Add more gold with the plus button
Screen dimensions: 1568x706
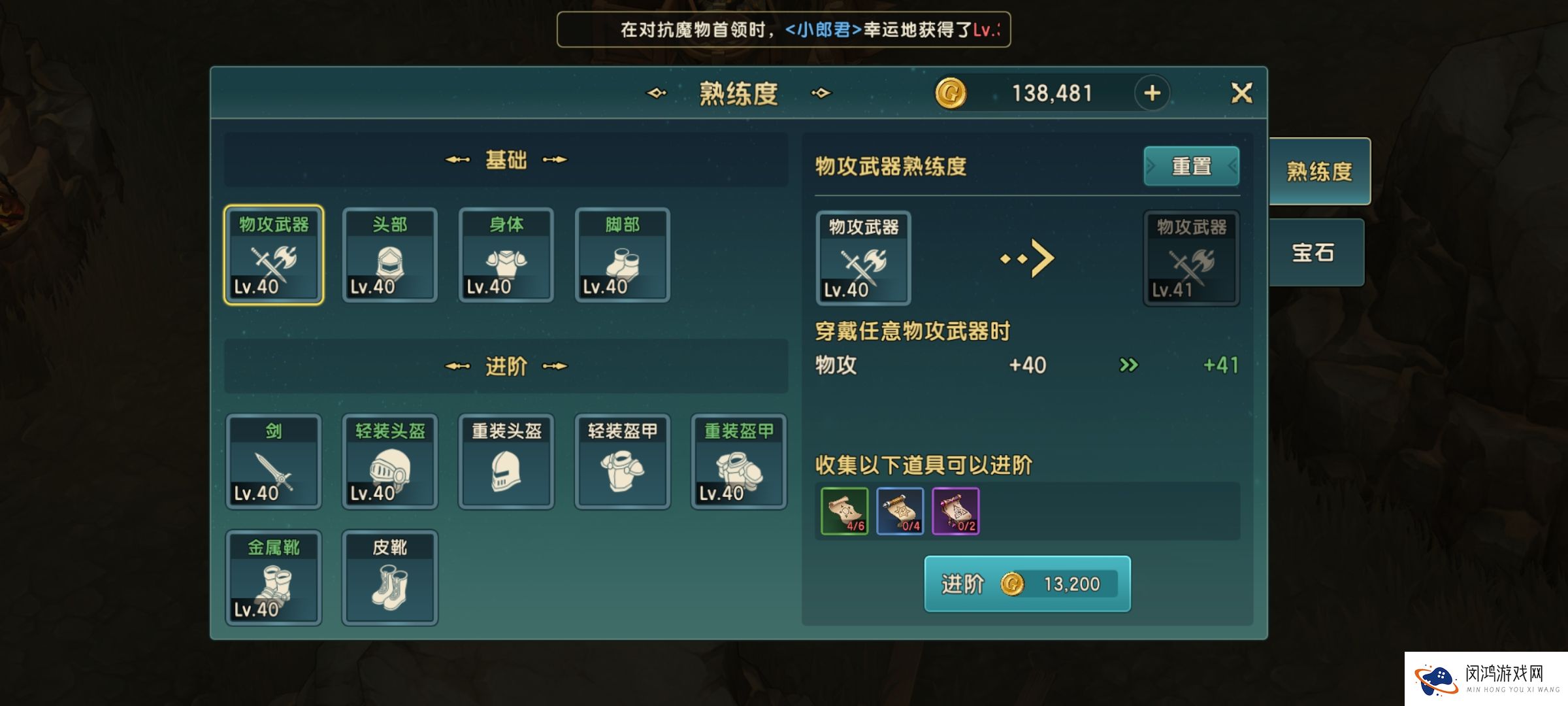(1152, 93)
